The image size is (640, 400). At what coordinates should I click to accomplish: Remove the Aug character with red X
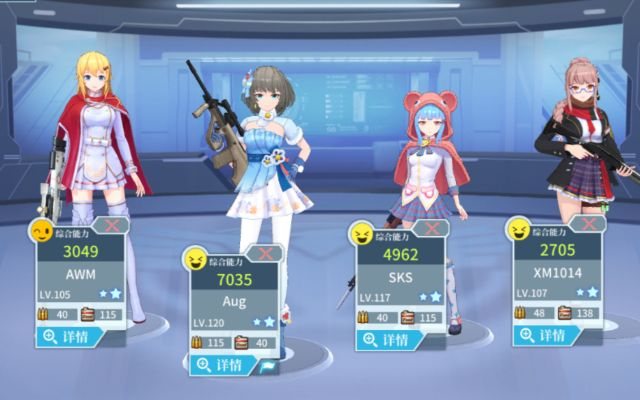coord(264,253)
